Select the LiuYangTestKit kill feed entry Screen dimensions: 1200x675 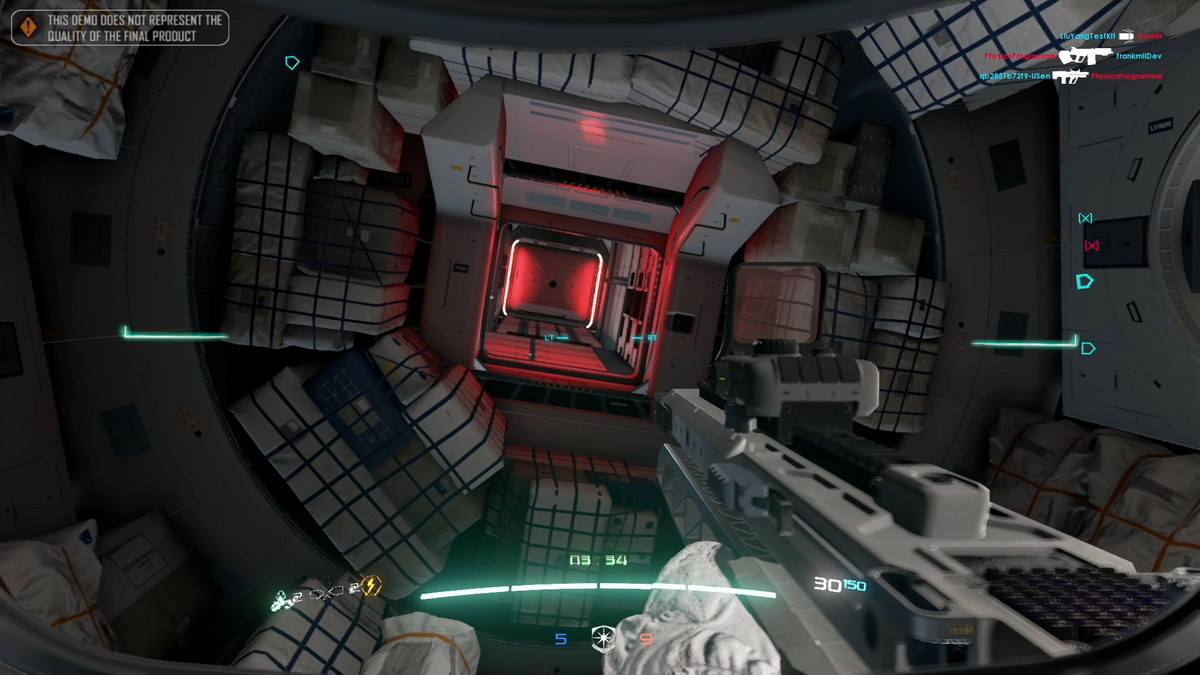[1089, 36]
